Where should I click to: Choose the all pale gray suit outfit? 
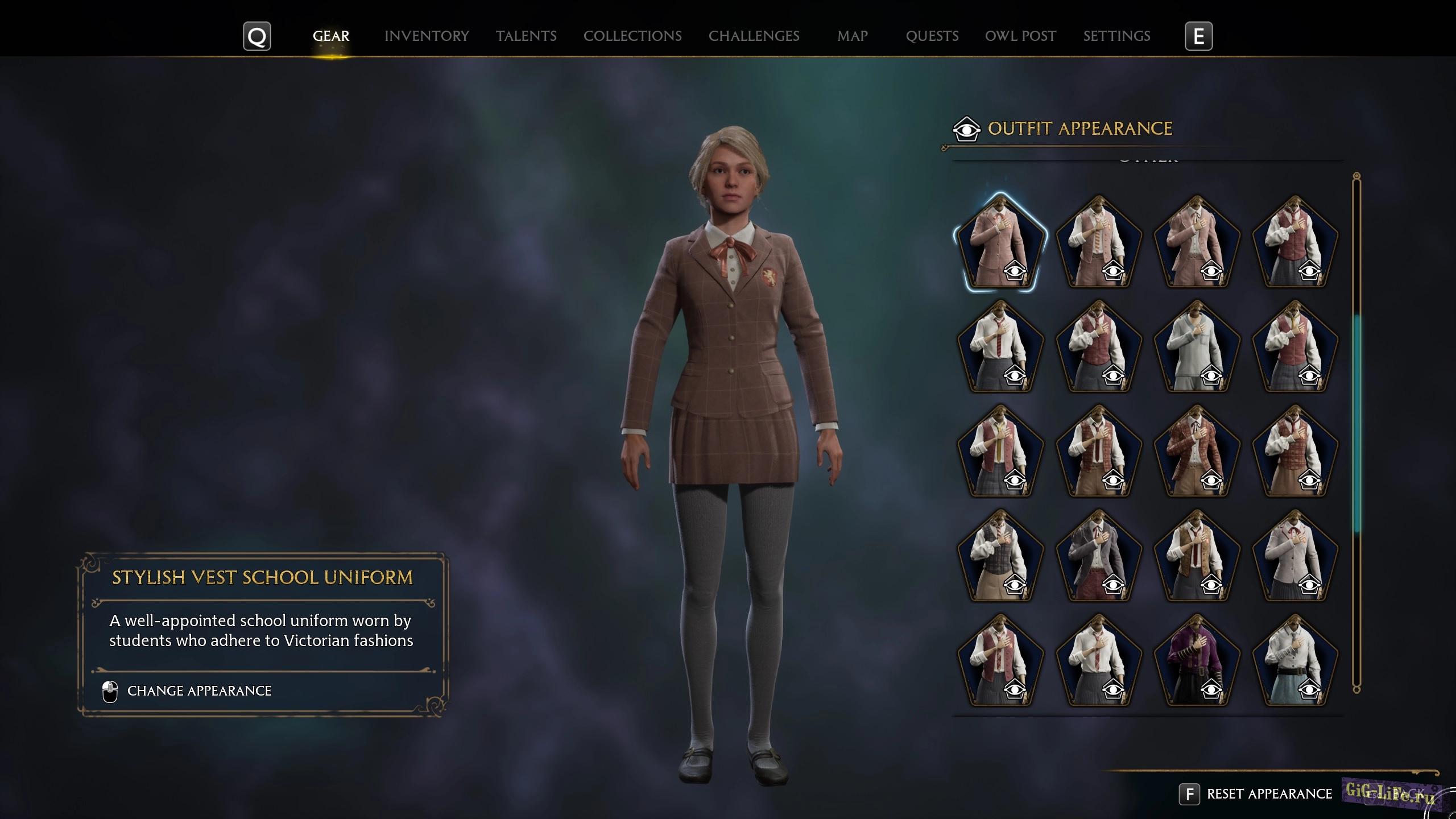tap(1197, 346)
